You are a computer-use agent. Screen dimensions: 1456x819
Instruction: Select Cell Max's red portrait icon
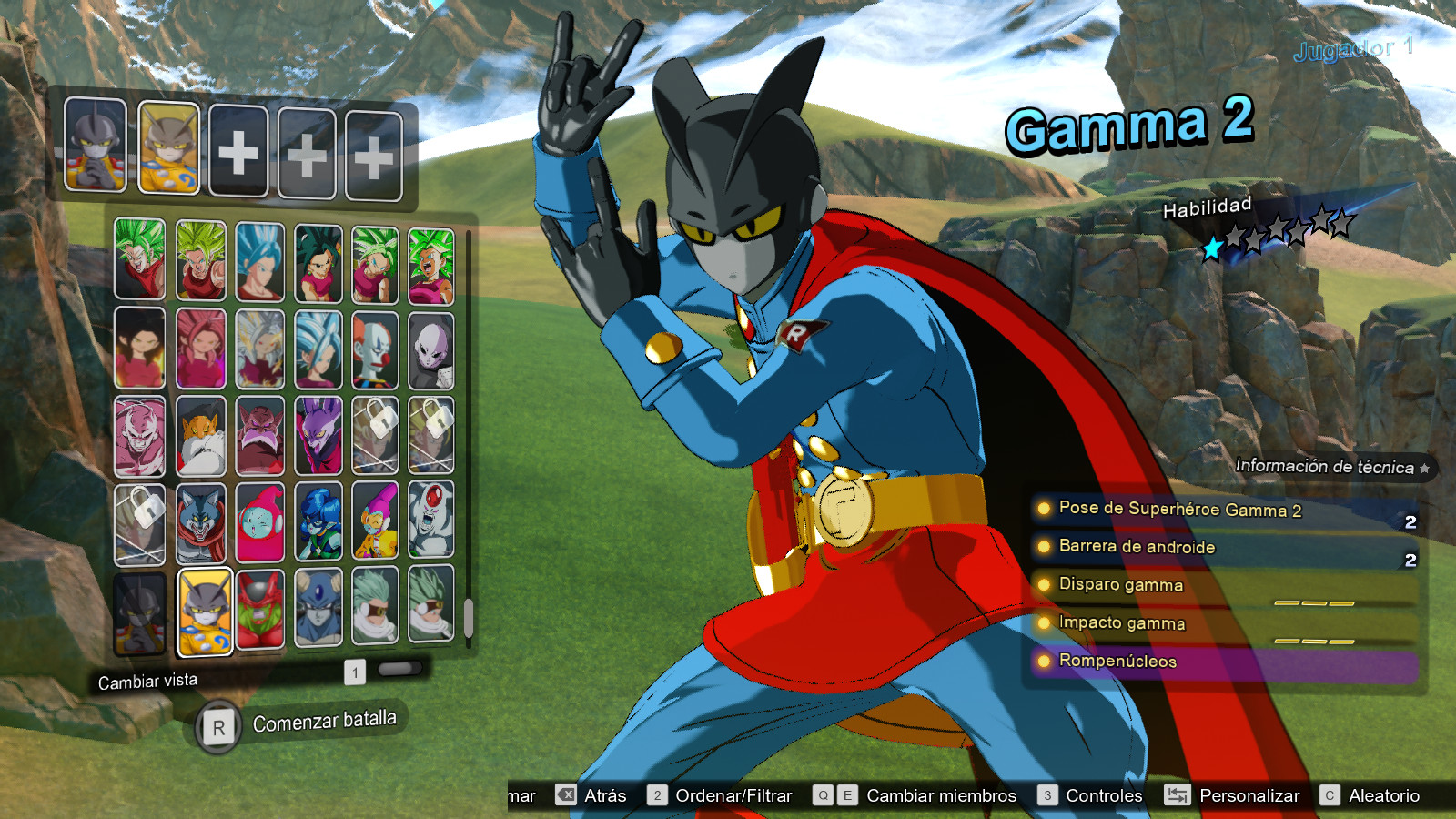click(x=258, y=612)
